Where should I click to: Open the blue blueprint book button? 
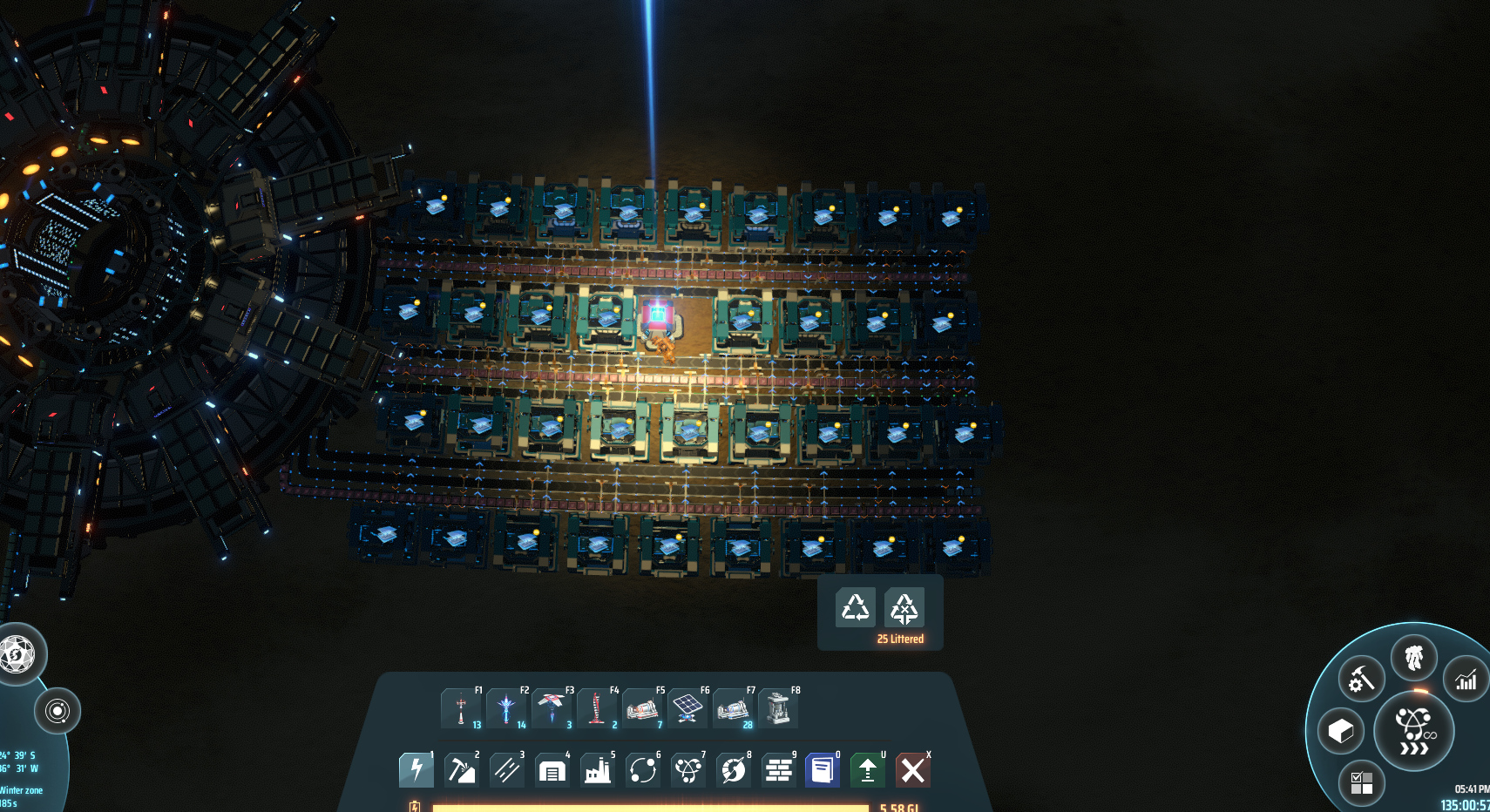click(x=823, y=770)
